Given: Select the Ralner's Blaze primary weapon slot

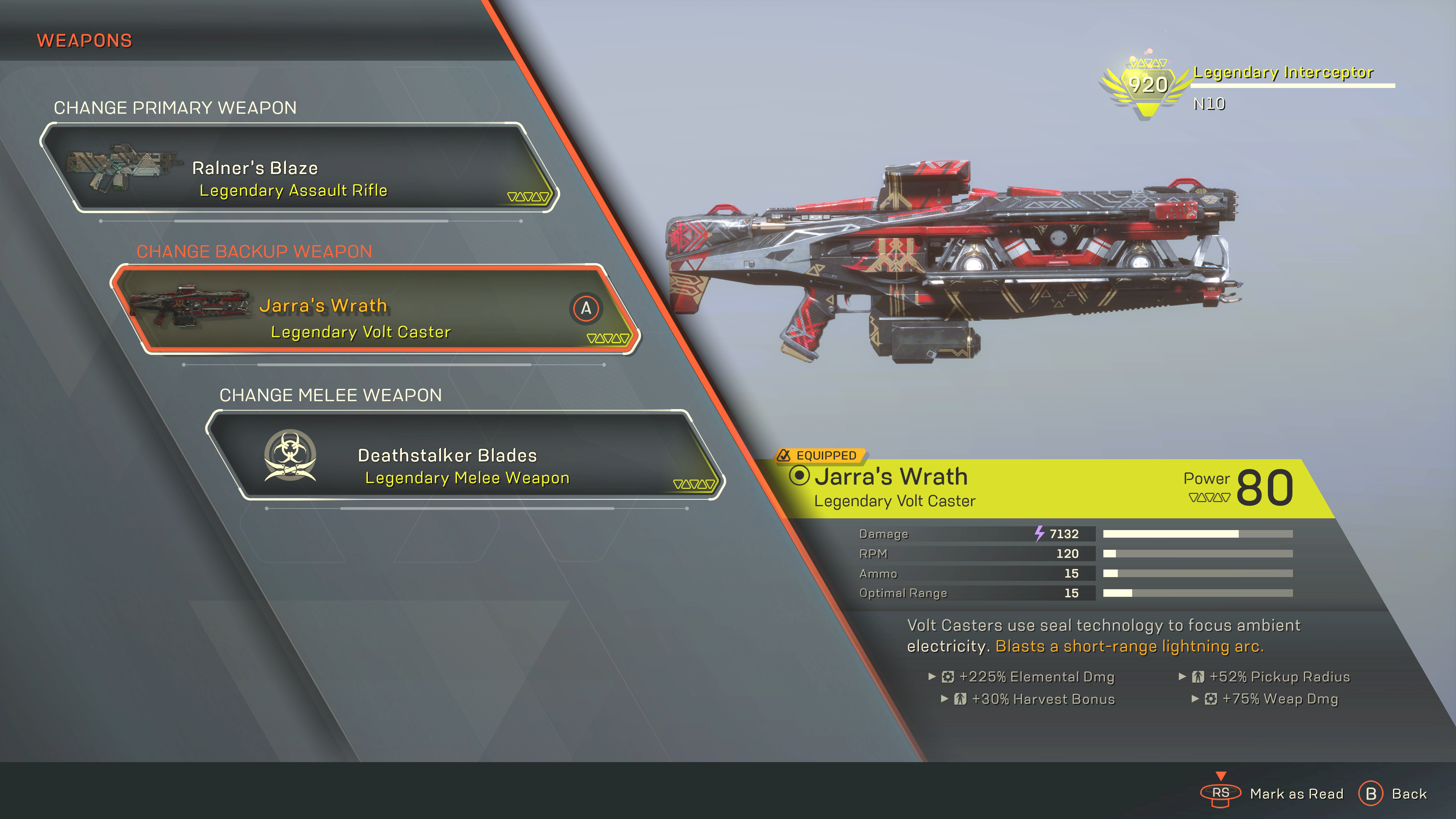Looking at the screenshot, I should 300,168.
